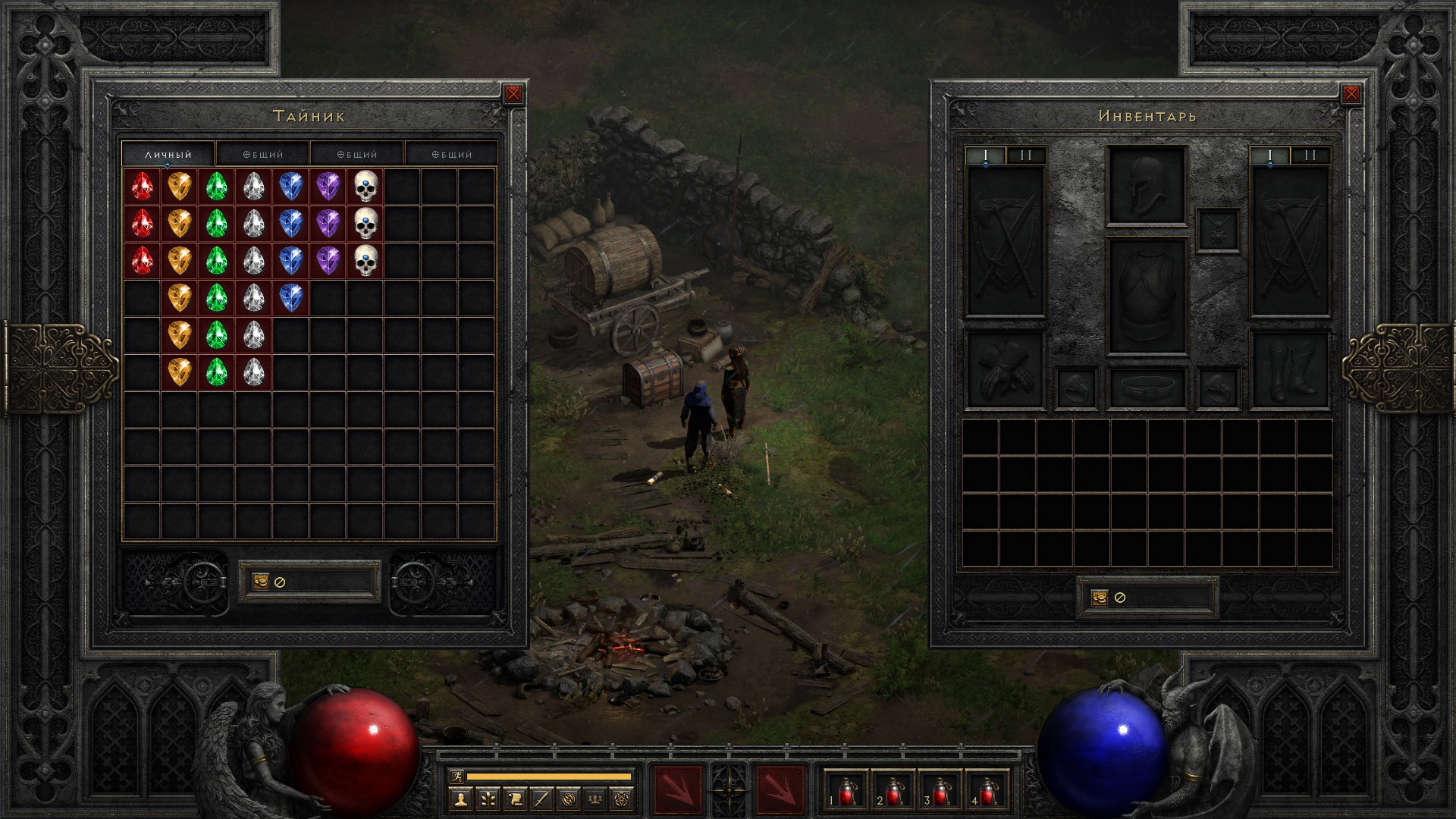Select belt potion slot 3
The image size is (1456, 819).
pyautogui.click(x=940, y=791)
